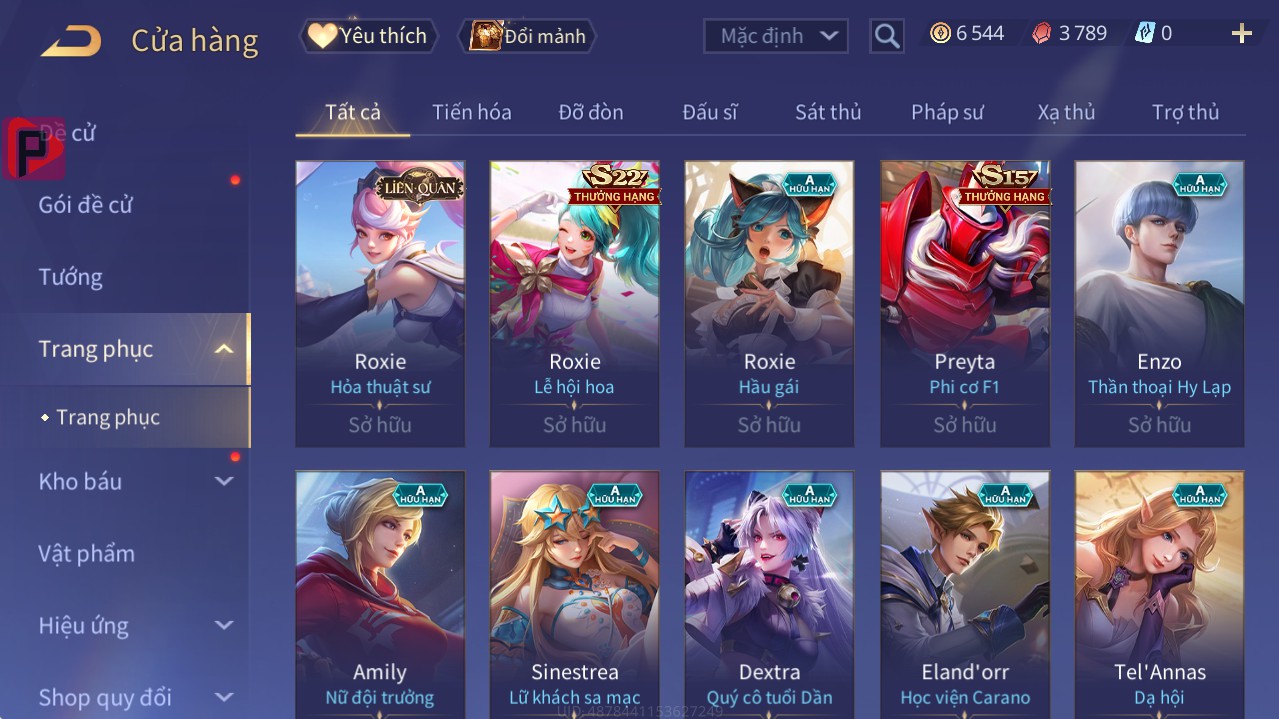
Task: Filter skins by Pháp sư
Action: point(946,112)
